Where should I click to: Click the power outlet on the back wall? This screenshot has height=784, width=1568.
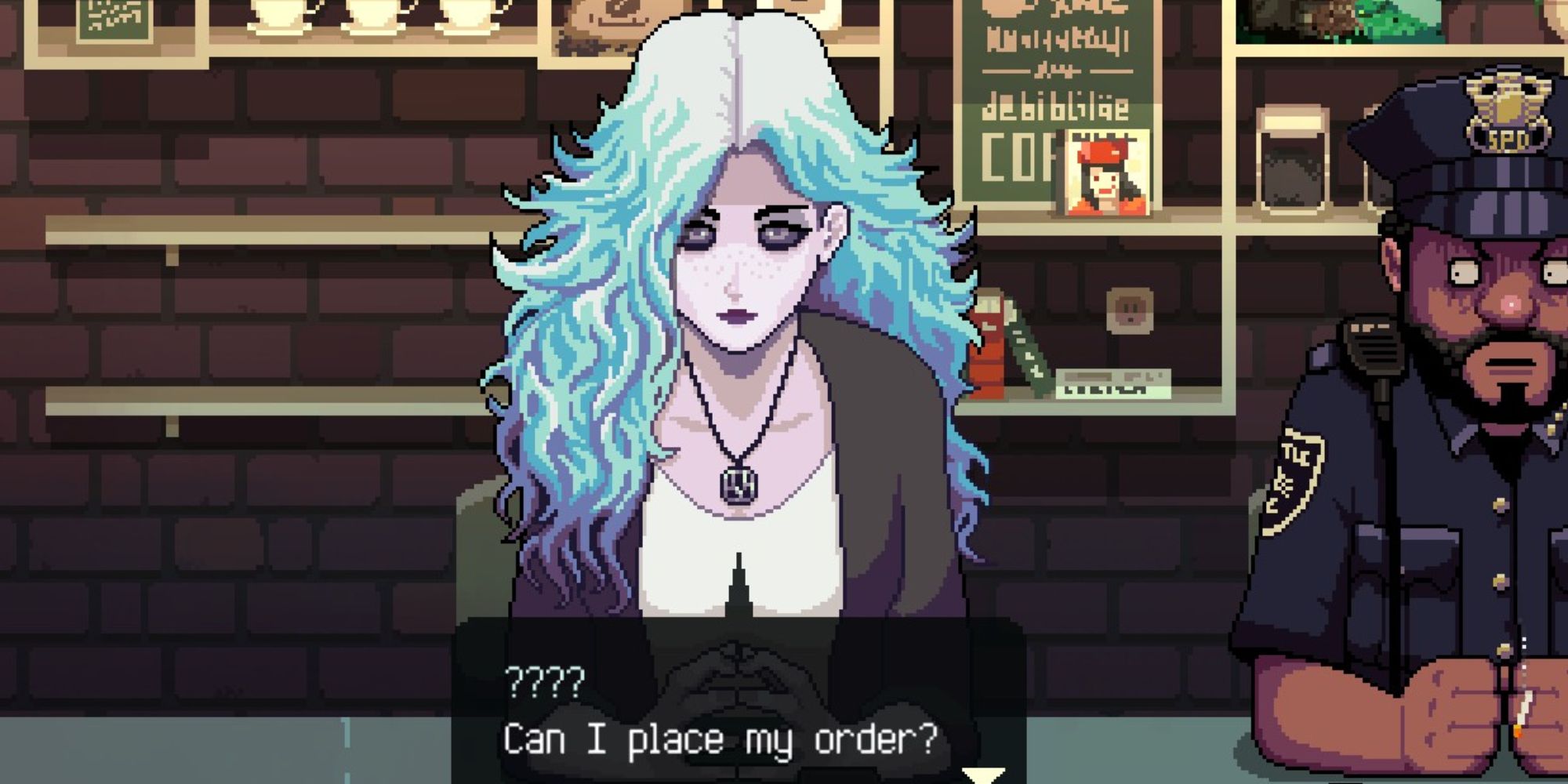pos(1129,308)
